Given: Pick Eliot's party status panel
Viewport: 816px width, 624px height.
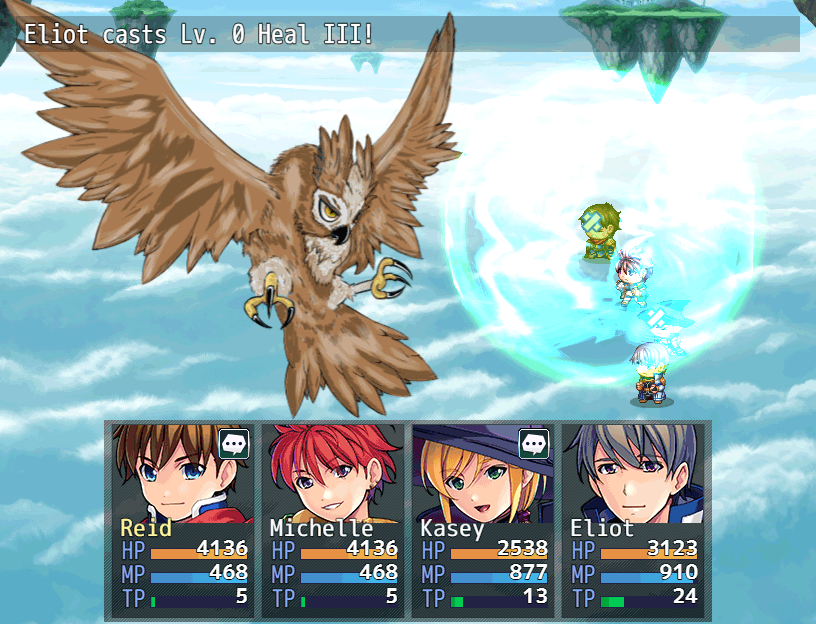Looking at the screenshot, I should 632,518.
